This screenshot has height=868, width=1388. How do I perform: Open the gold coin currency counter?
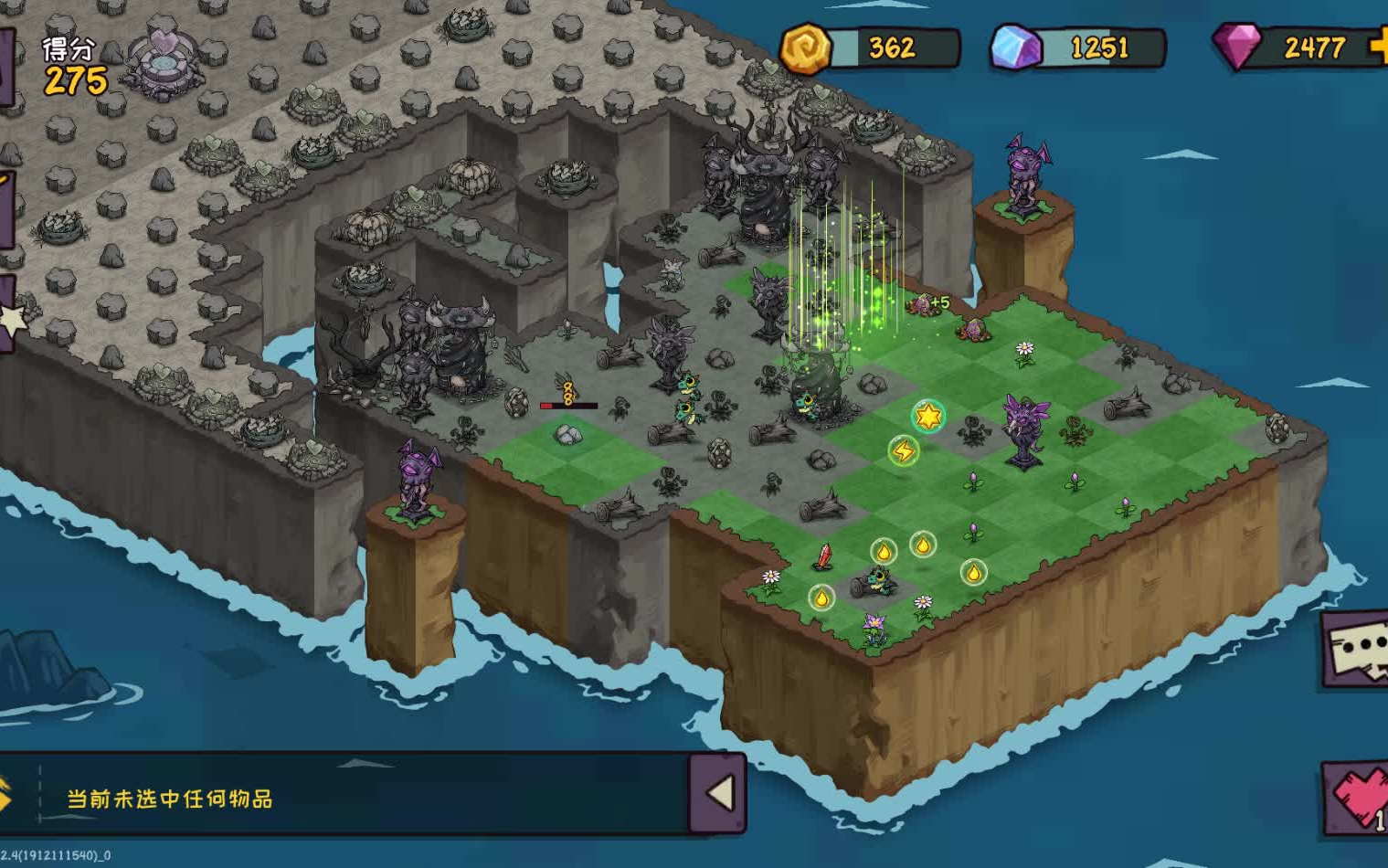pyautogui.click(x=869, y=47)
